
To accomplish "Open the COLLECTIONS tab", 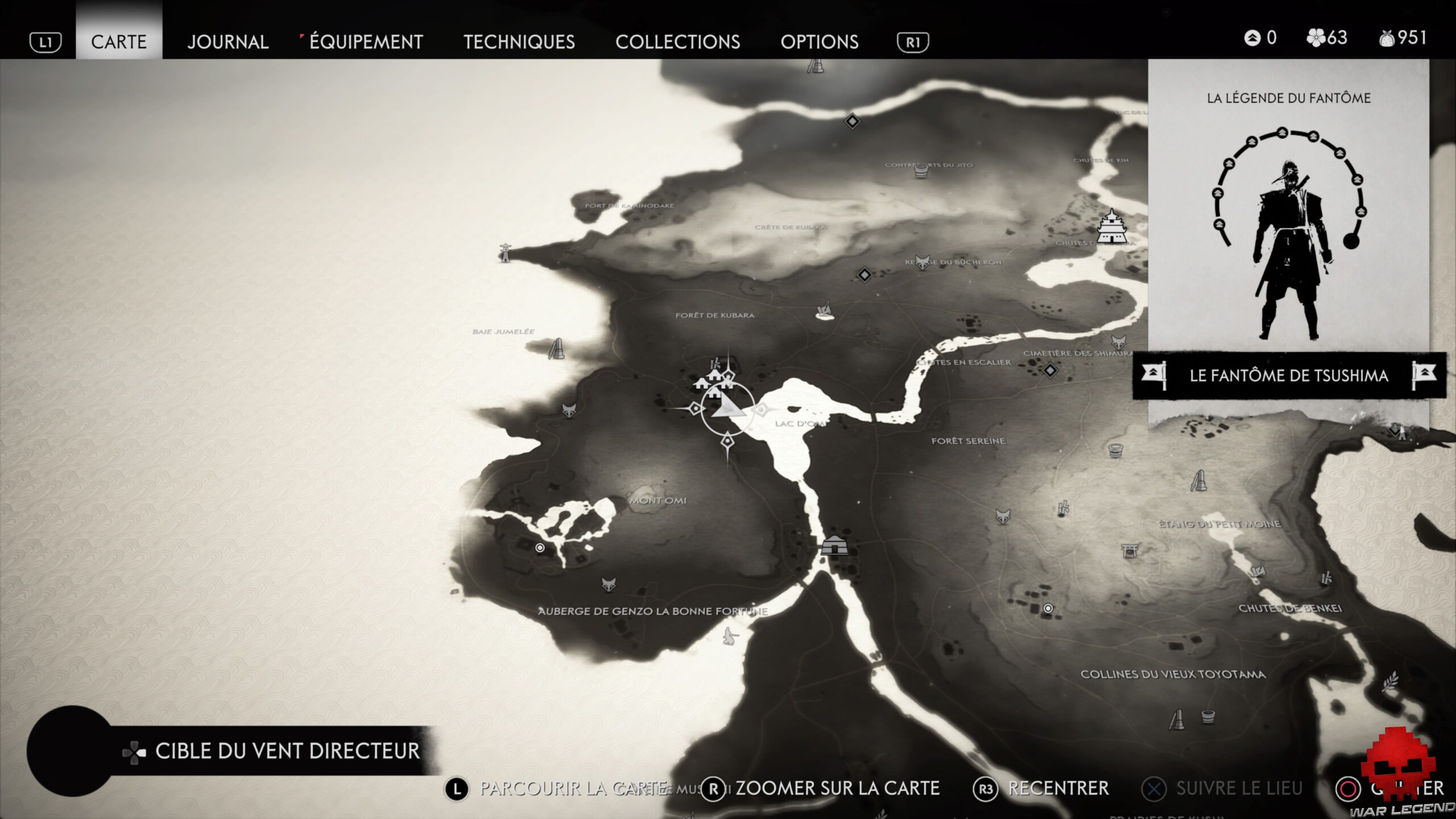I will tap(678, 42).
